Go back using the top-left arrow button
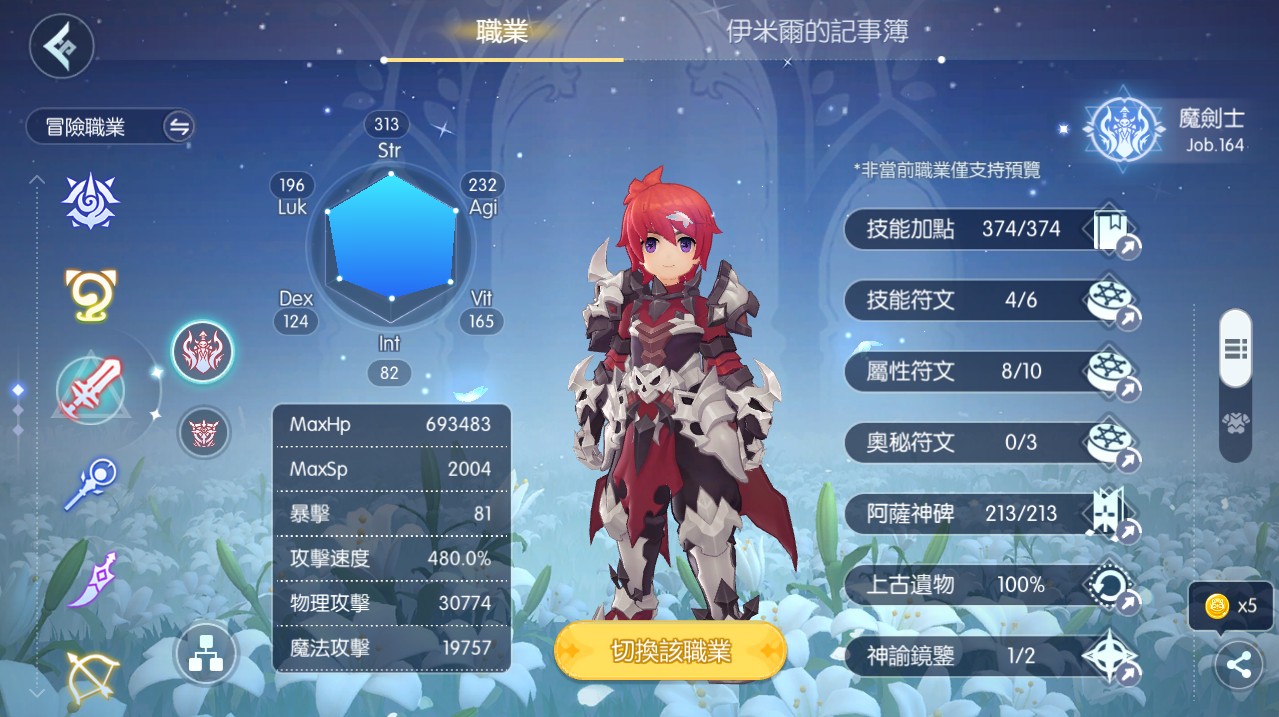 [x=62, y=46]
